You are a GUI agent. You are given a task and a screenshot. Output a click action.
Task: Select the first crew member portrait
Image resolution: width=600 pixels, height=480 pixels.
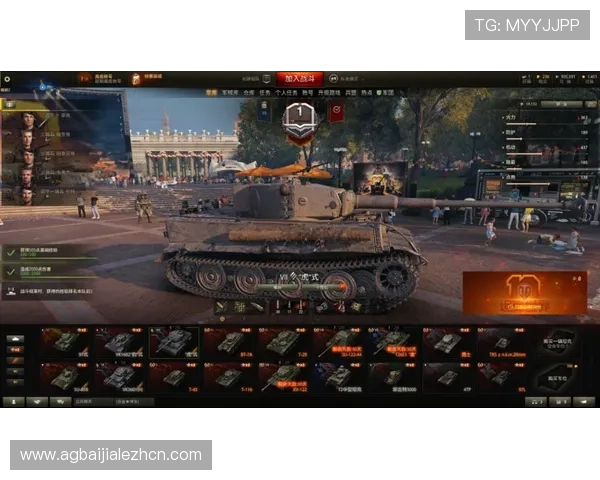(x=27, y=121)
